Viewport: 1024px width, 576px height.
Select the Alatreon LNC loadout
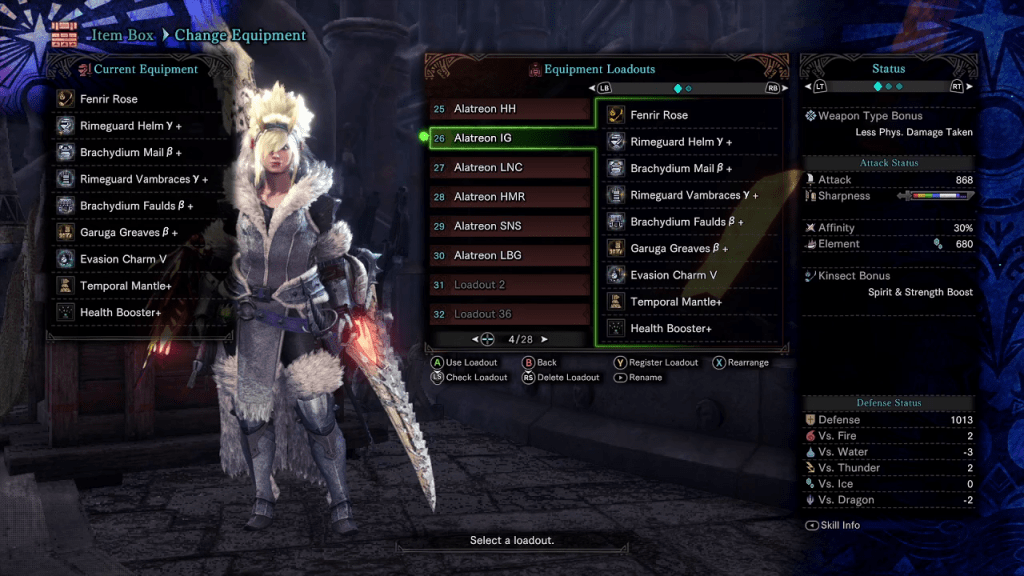(510, 167)
